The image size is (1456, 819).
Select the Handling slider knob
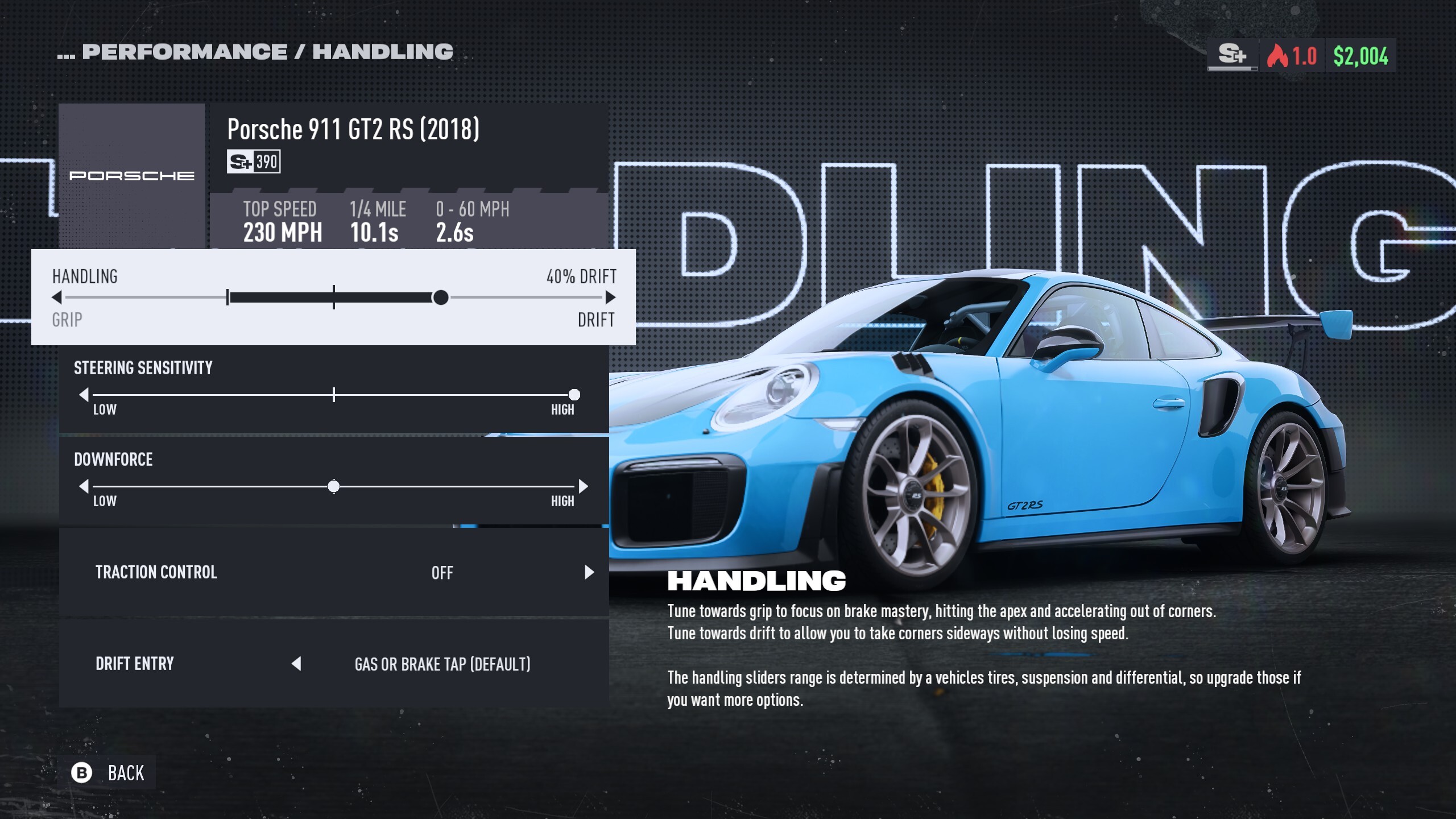coord(440,297)
